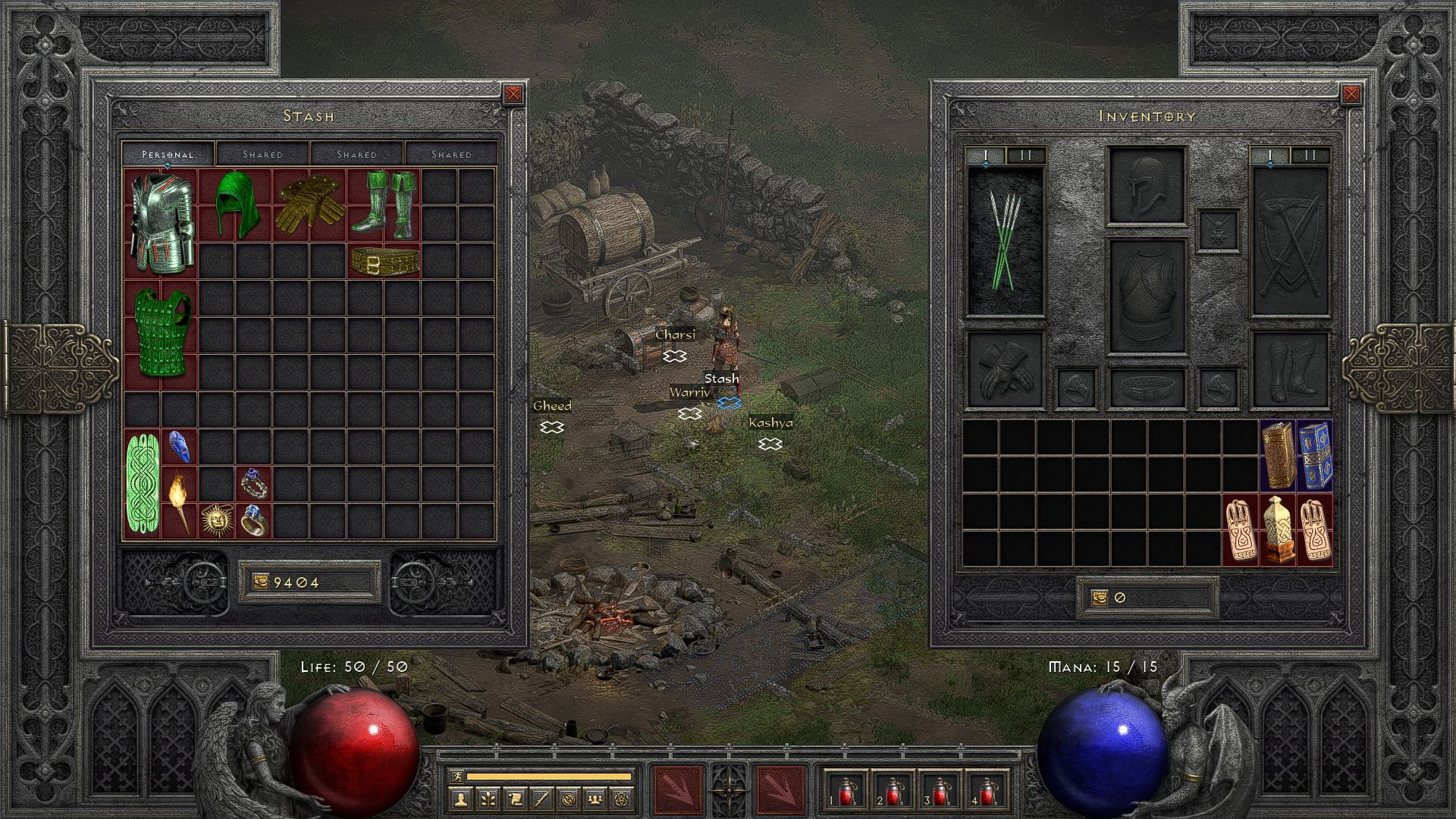Select the flaming torch in the stash
Viewport: 1456px width, 819px height.
179,501
